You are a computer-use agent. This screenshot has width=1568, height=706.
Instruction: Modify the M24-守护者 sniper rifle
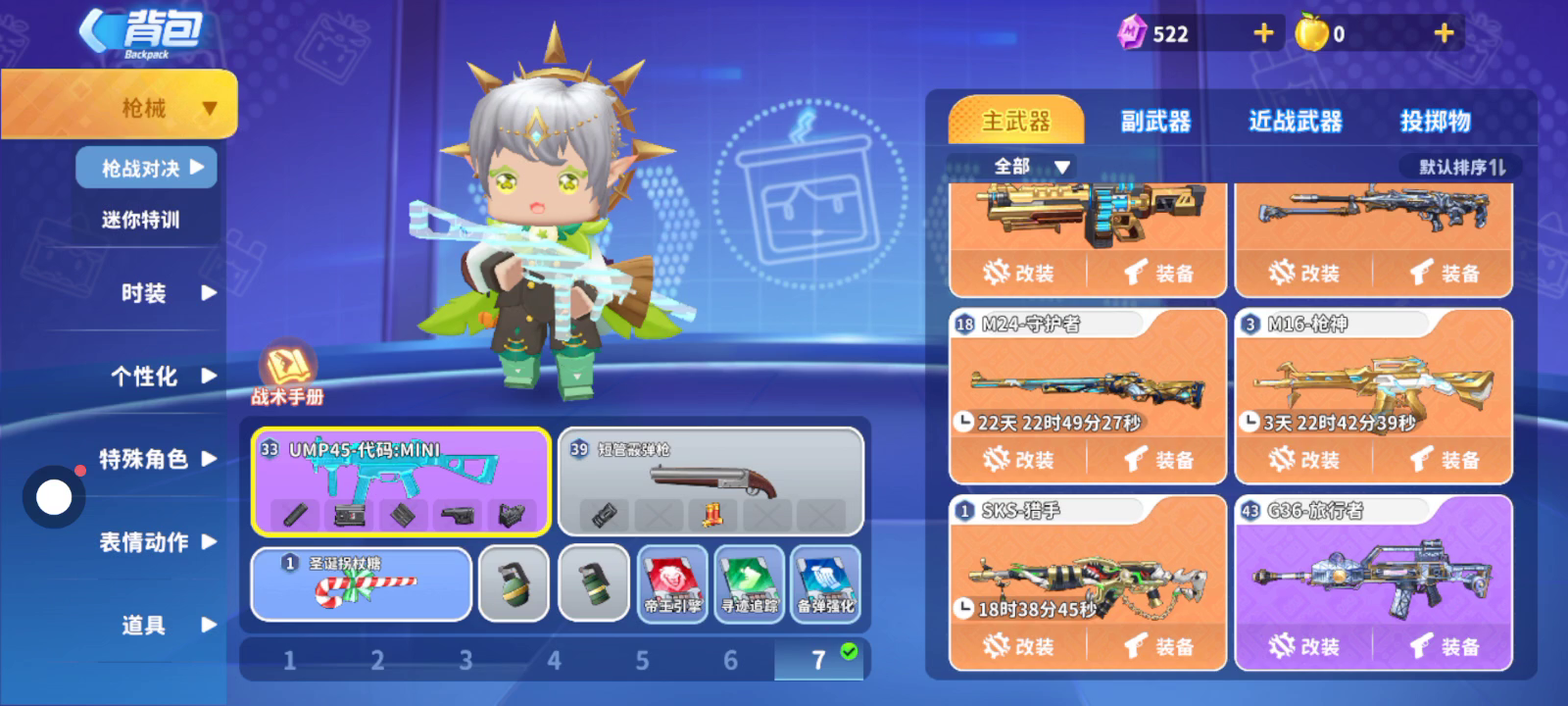(1018, 459)
